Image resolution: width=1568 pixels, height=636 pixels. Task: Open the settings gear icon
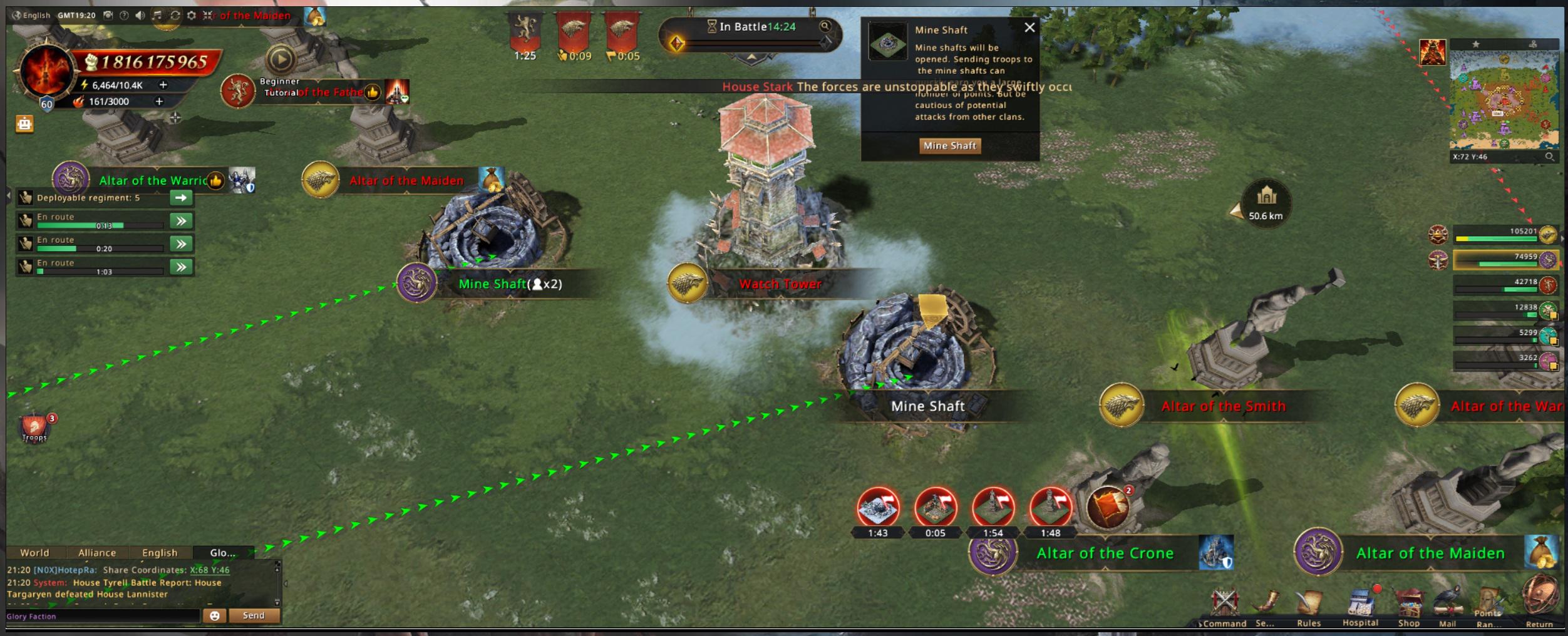[x=192, y=15]
